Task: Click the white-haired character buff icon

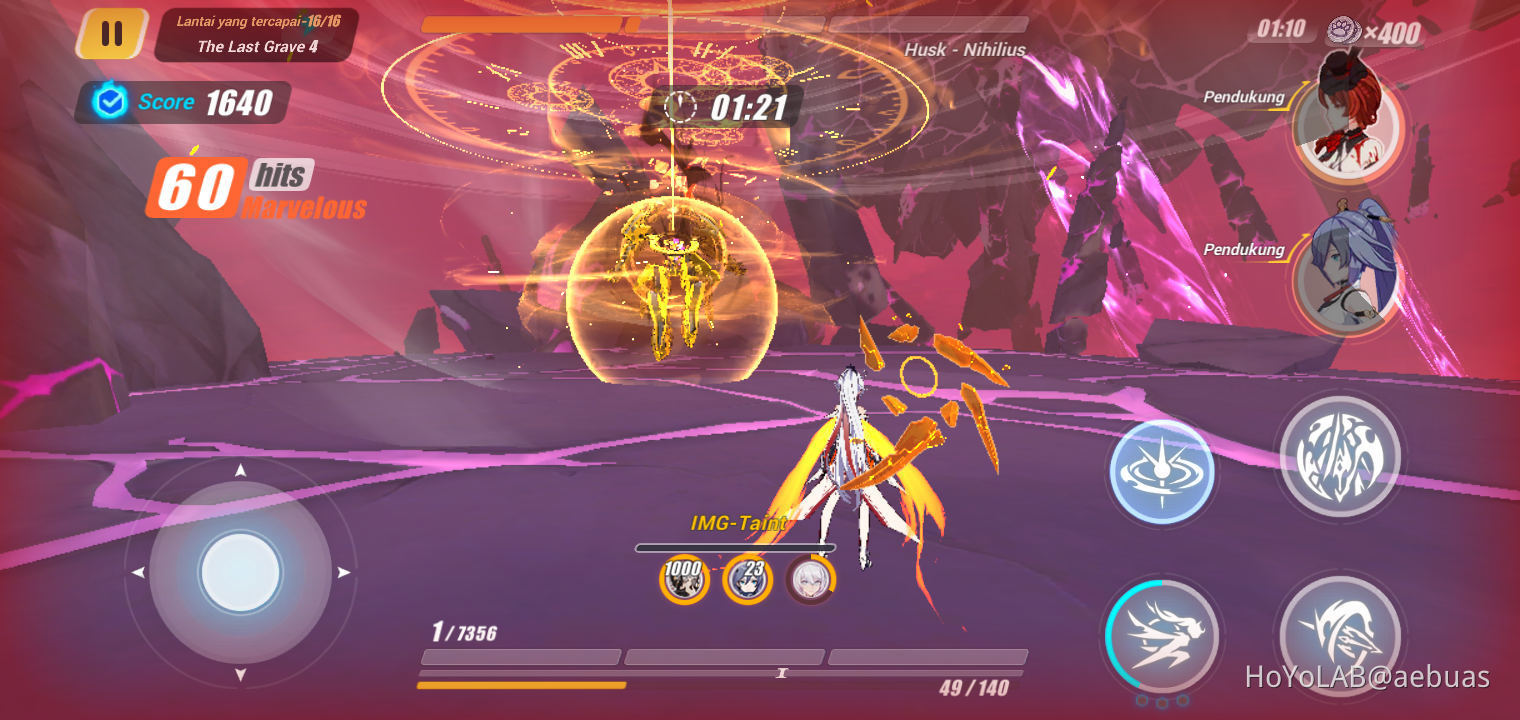Action: coord(811,580)
